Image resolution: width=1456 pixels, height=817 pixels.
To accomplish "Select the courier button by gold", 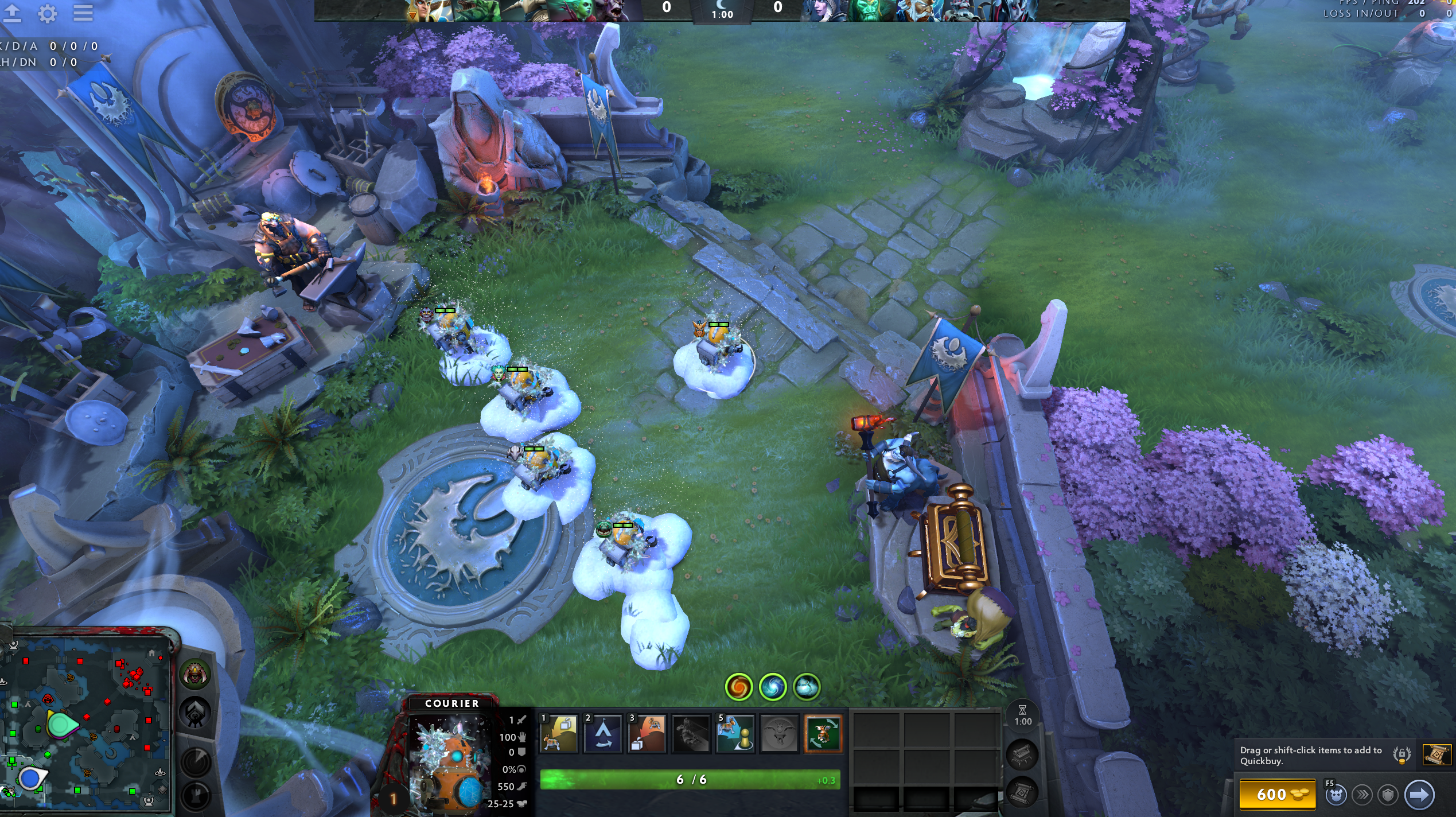I will click(1336, 795).
